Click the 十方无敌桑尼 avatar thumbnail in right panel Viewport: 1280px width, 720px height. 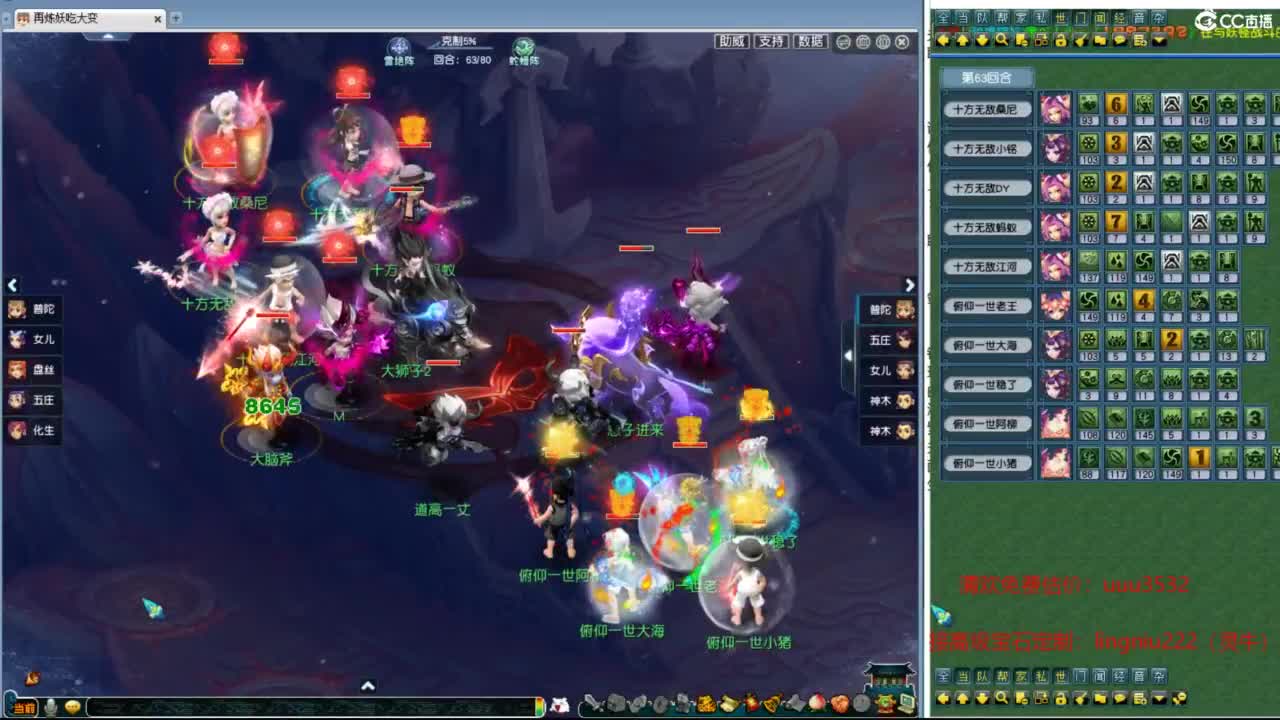click(x=1056, y=105)
